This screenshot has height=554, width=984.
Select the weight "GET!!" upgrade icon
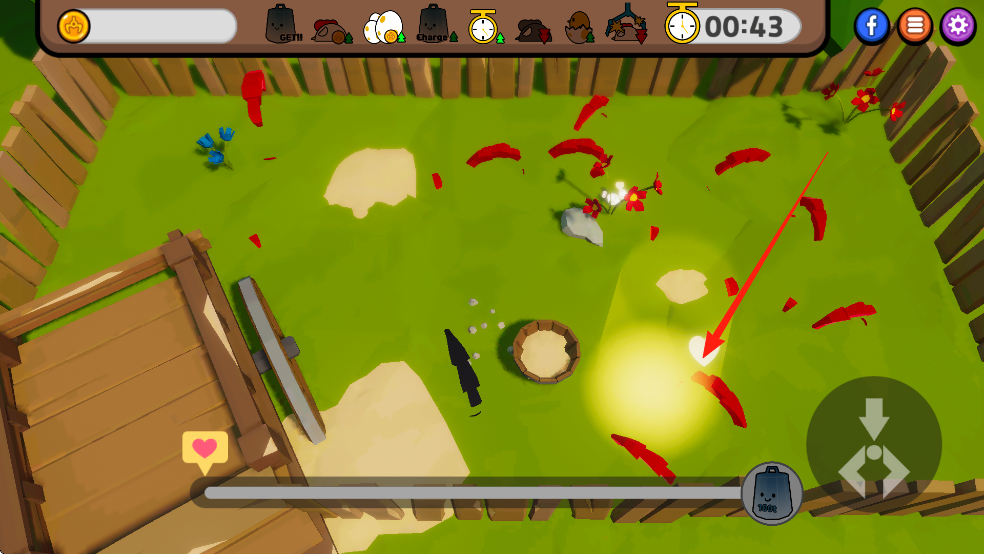point(285,25)
